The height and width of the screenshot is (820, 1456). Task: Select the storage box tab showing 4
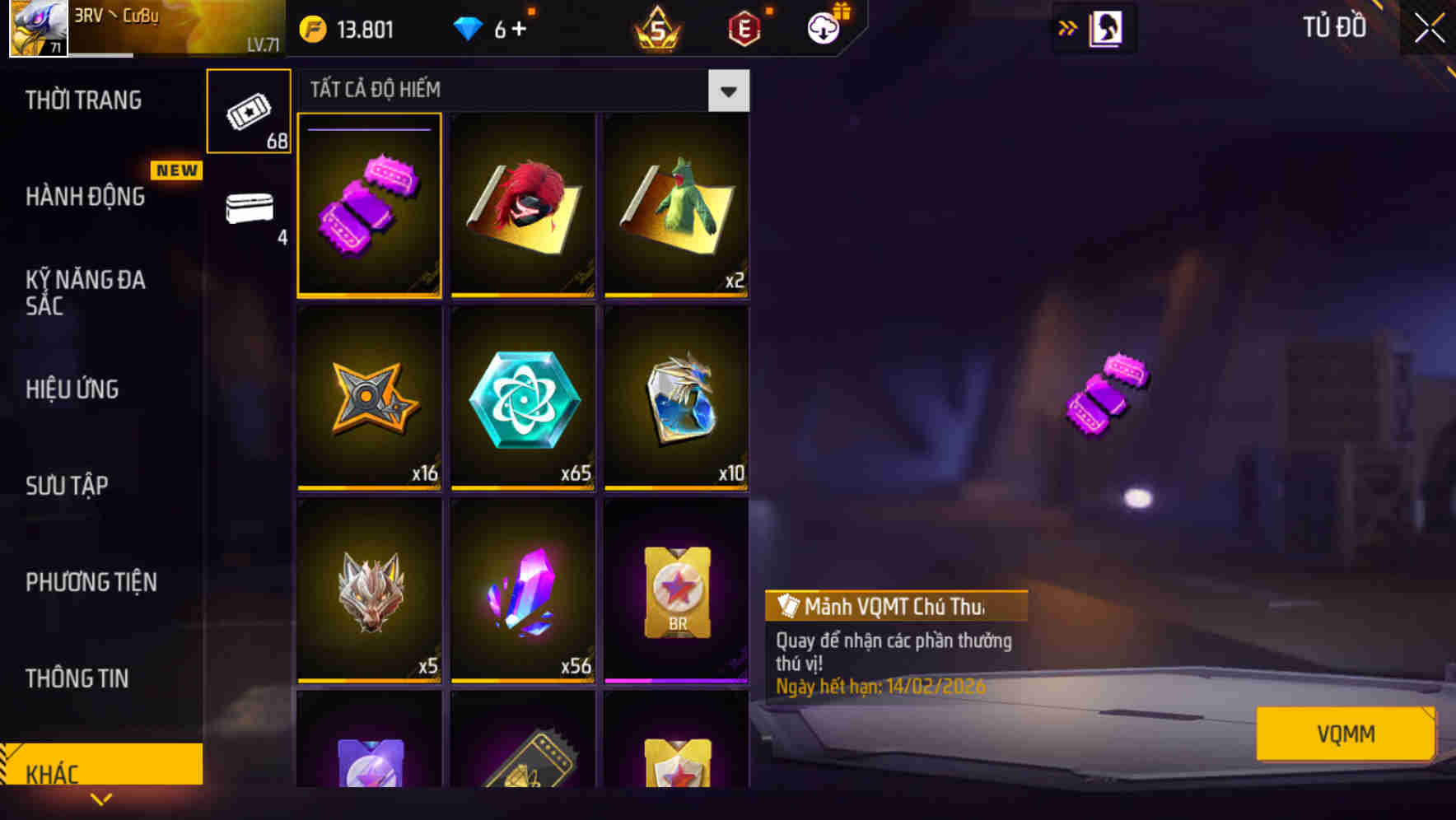(x=250, y=214)
